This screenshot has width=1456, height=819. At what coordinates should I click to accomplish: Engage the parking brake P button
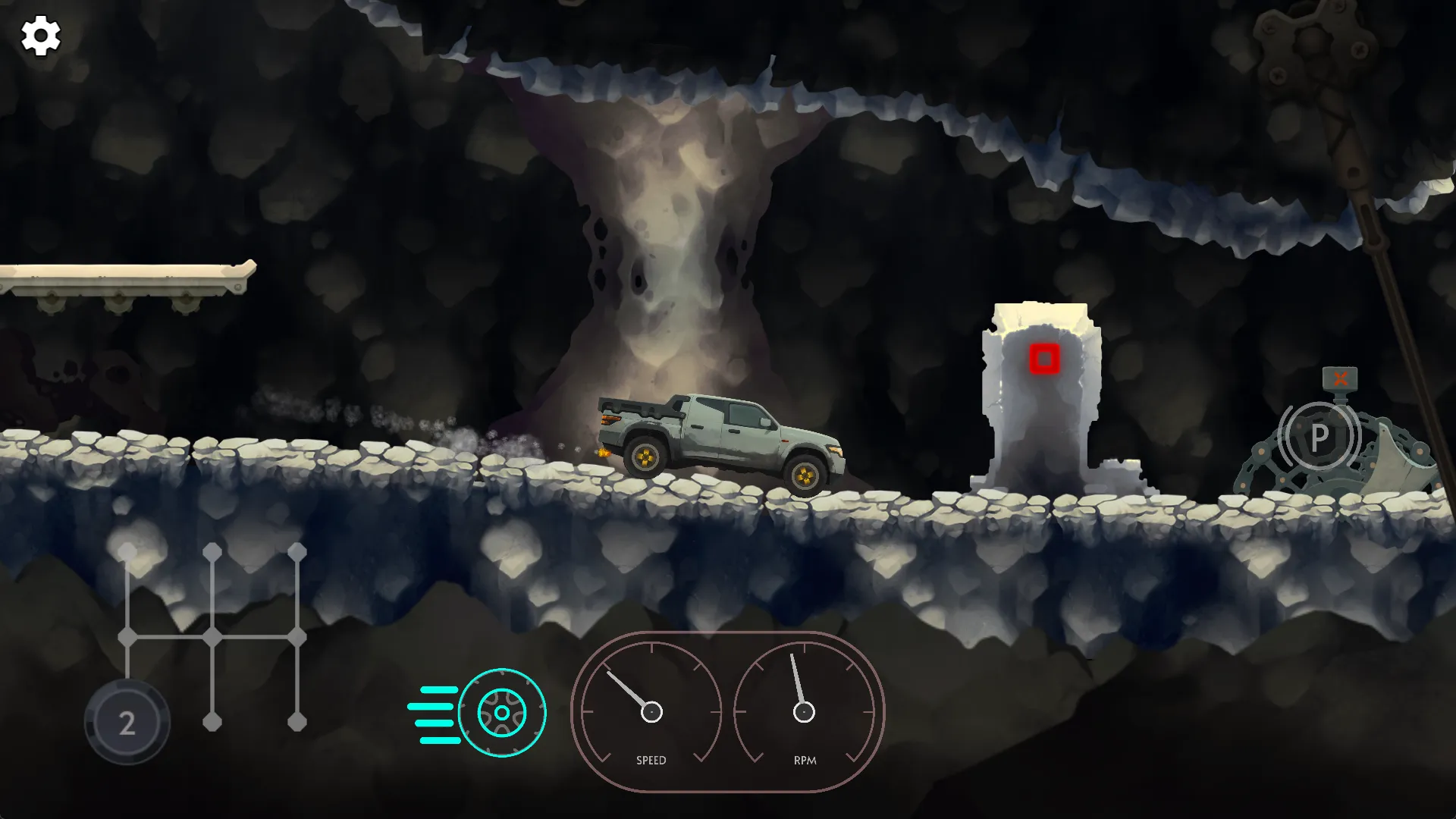point(1319,437)
